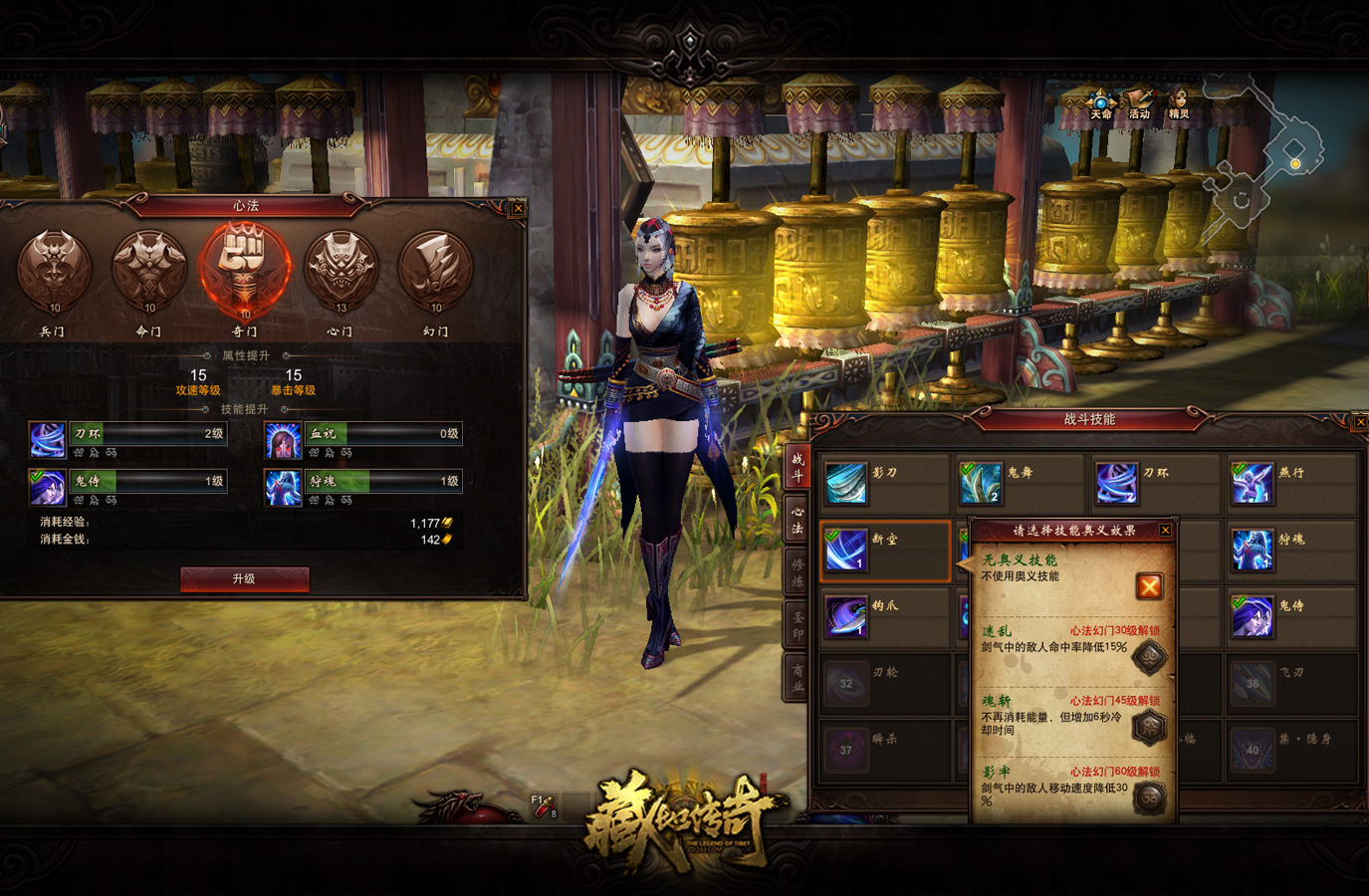Select the 血祝 skill icon
Screen dimensions: 1369x896
click(x=283, y=440)
